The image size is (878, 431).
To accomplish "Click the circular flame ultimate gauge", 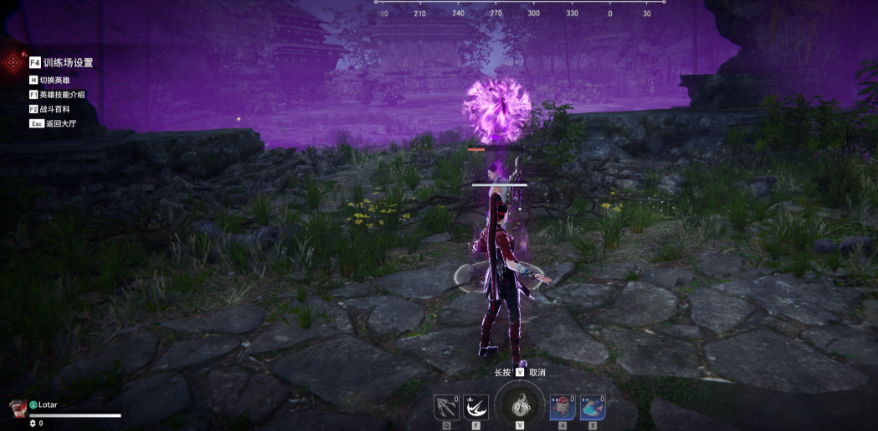I will (519, 406).
